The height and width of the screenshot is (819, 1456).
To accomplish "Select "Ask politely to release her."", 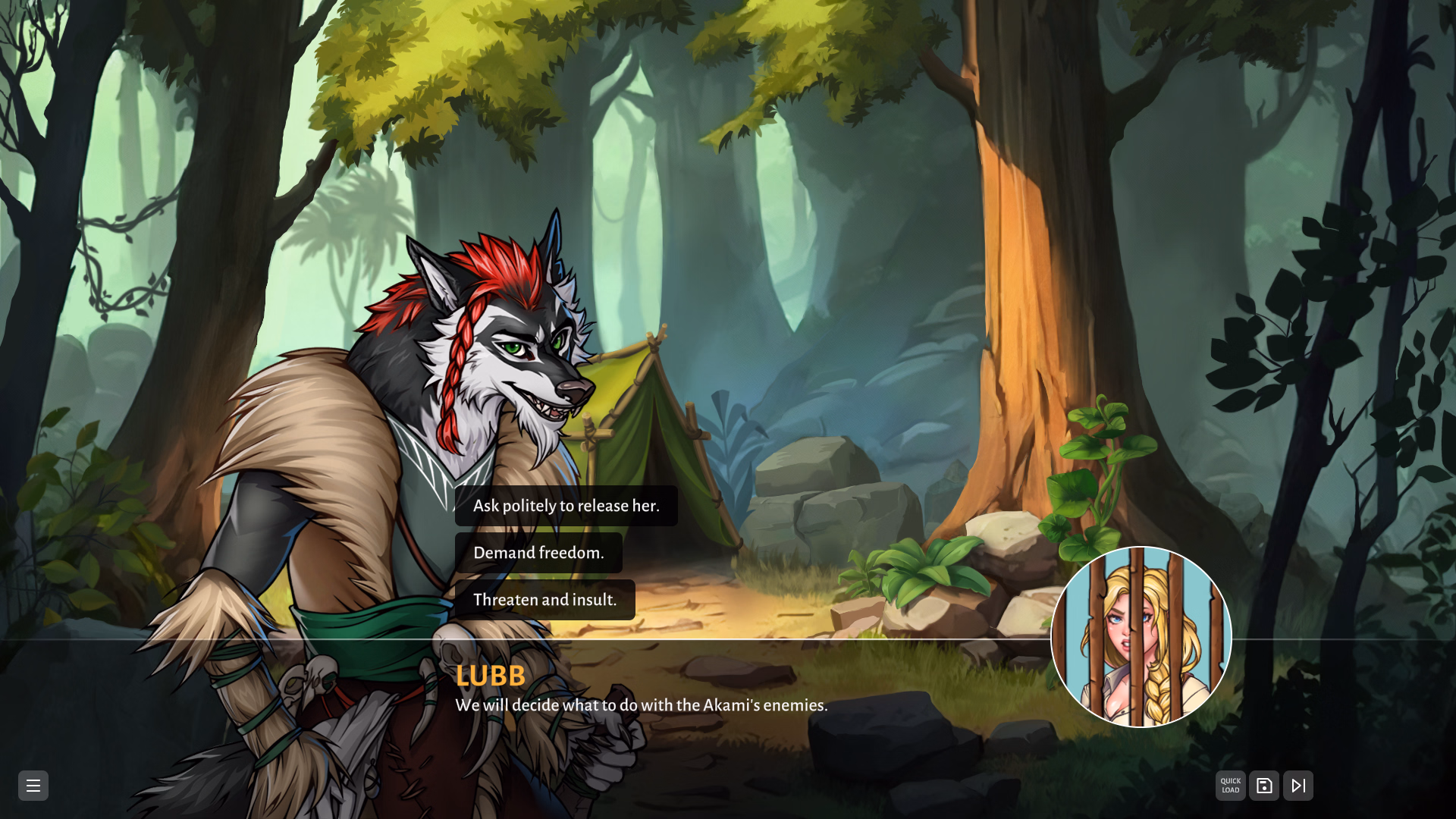I will coord(566,506).
